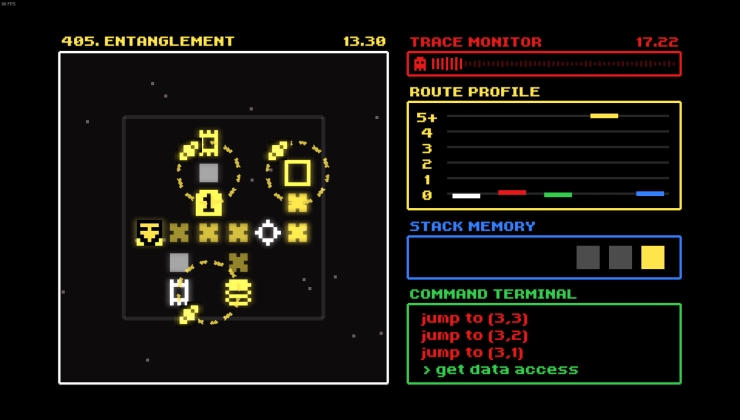This screenshot has height=420, width=740.
Task: Select the white crosshair cursor node
Action: [x=268, y=233]
